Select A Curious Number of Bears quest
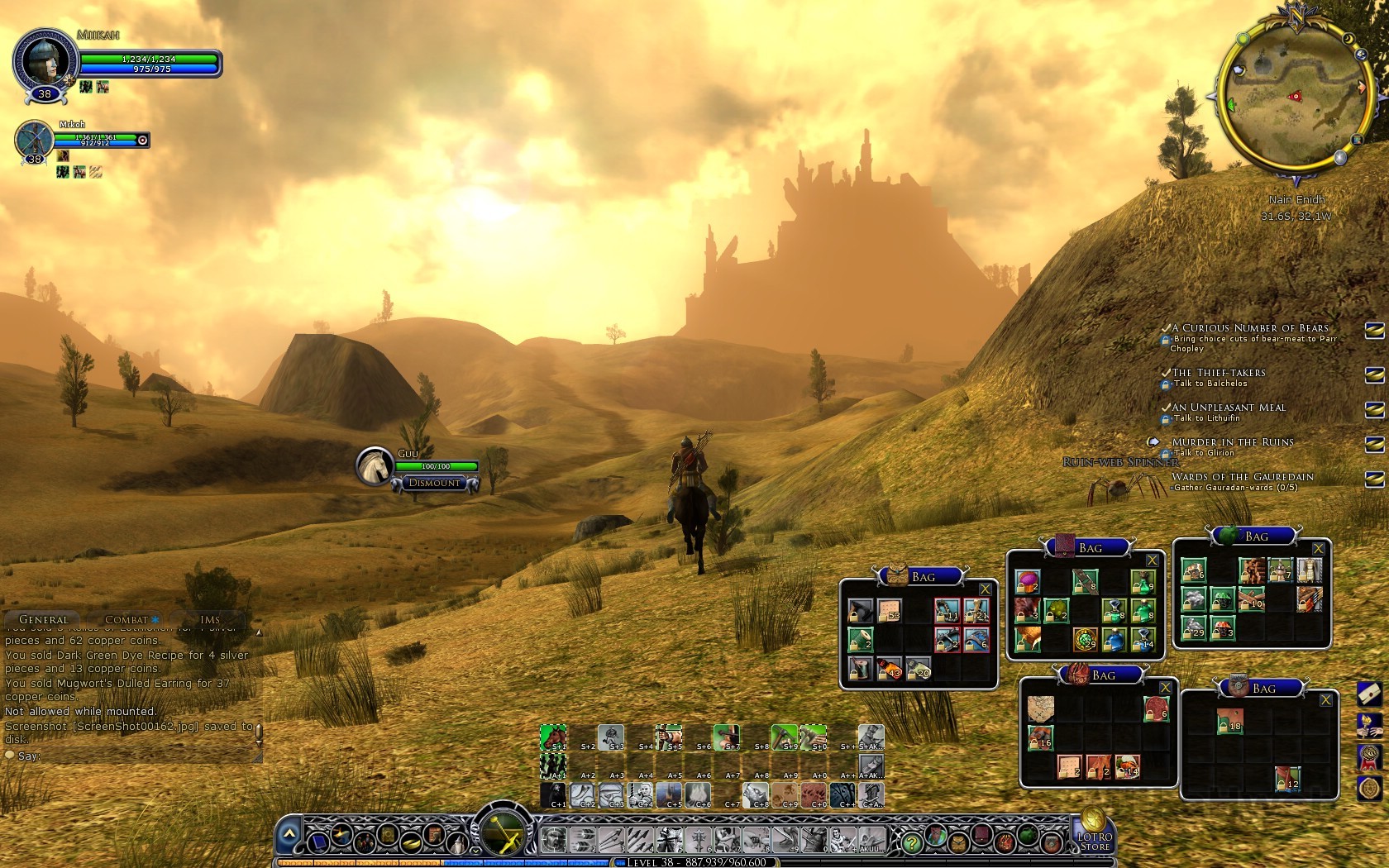This screenshot has width=1389, height=868. click(1249, 328)
